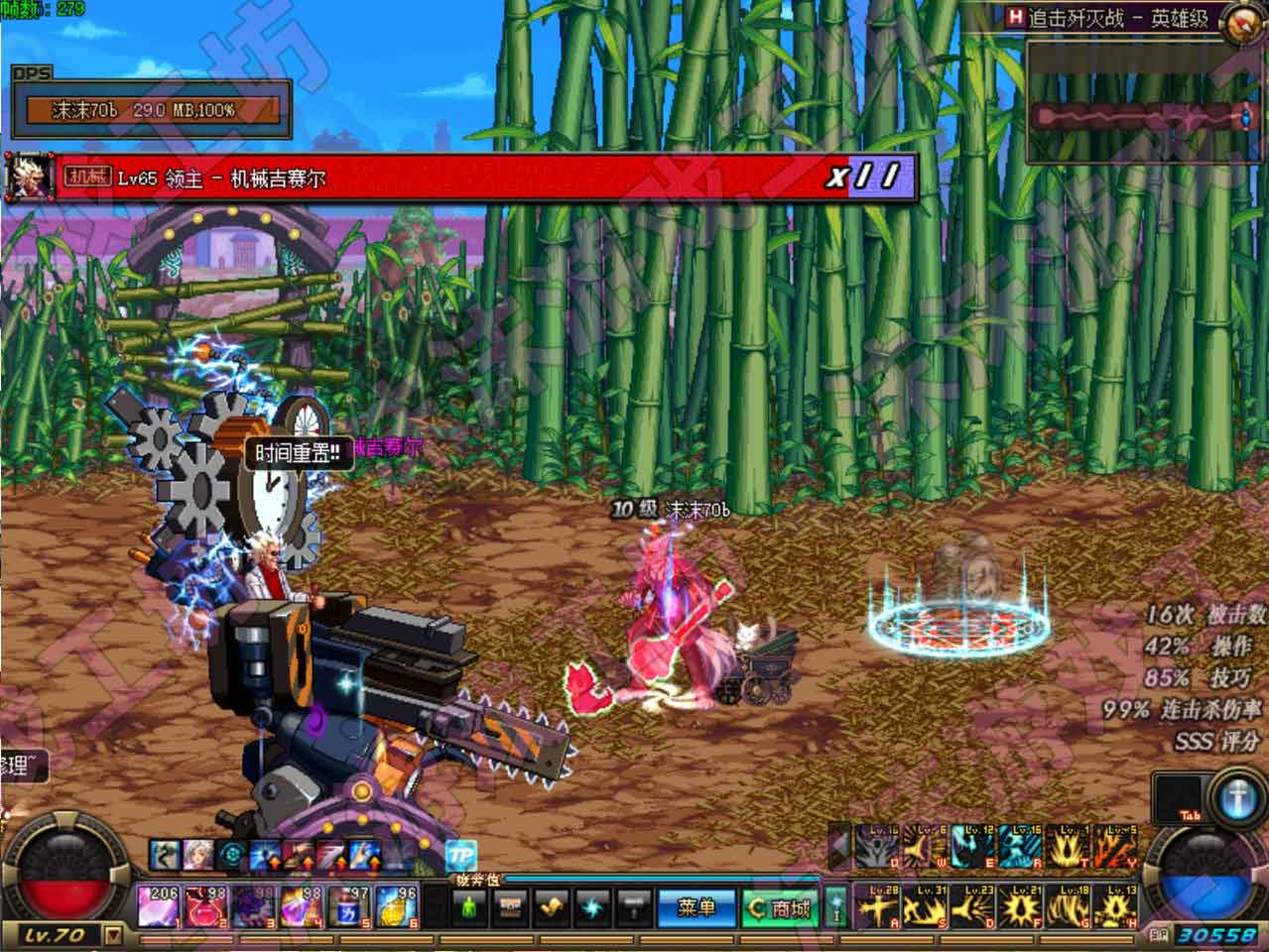Use the blue jar in hotbar slot 5
The width and height of the screenshot is (1269, 952).
(x=349, y=906)
